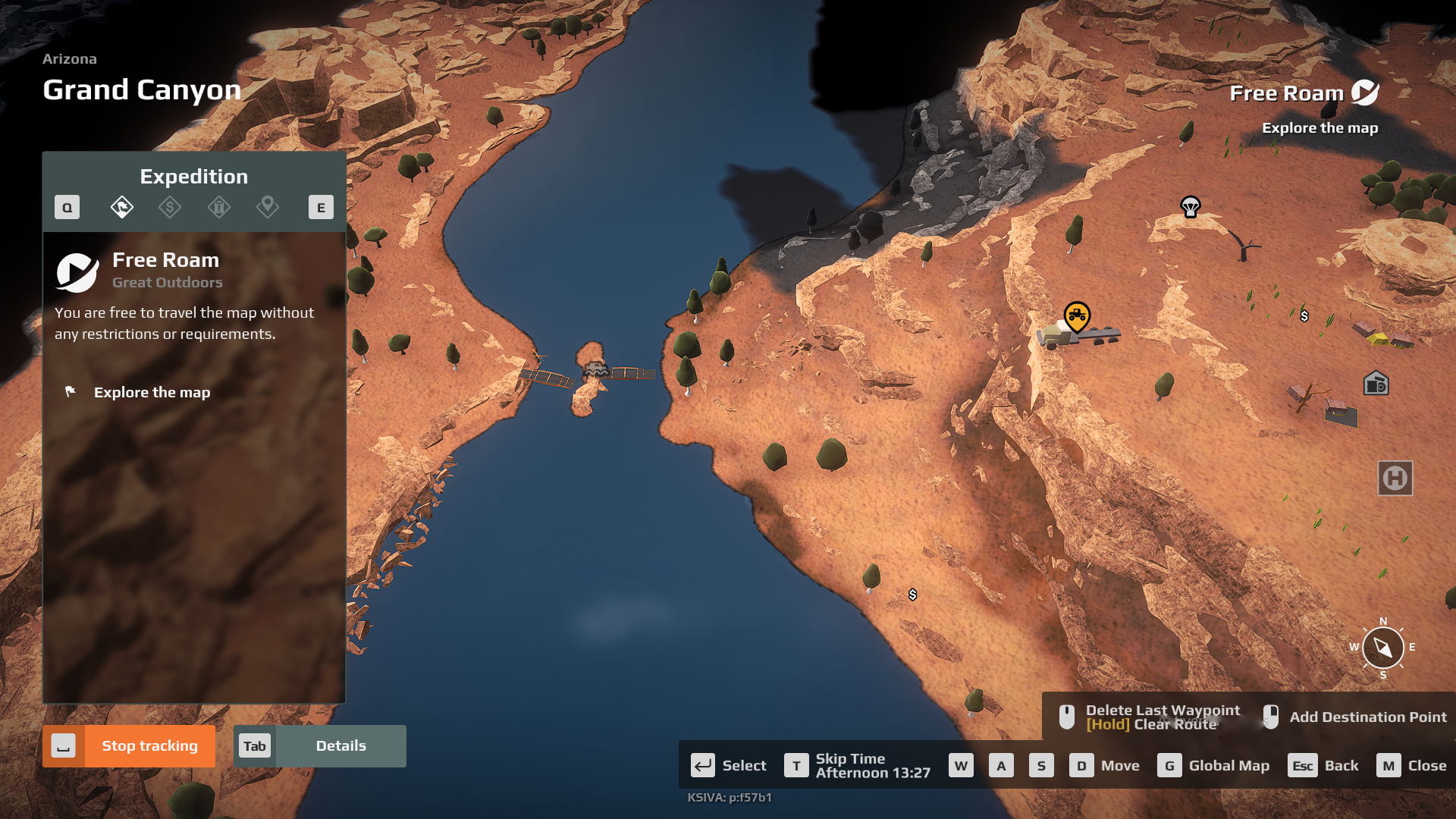1456x819 pixels.
Task: Go Back from the map screen
Action: 1323,765
